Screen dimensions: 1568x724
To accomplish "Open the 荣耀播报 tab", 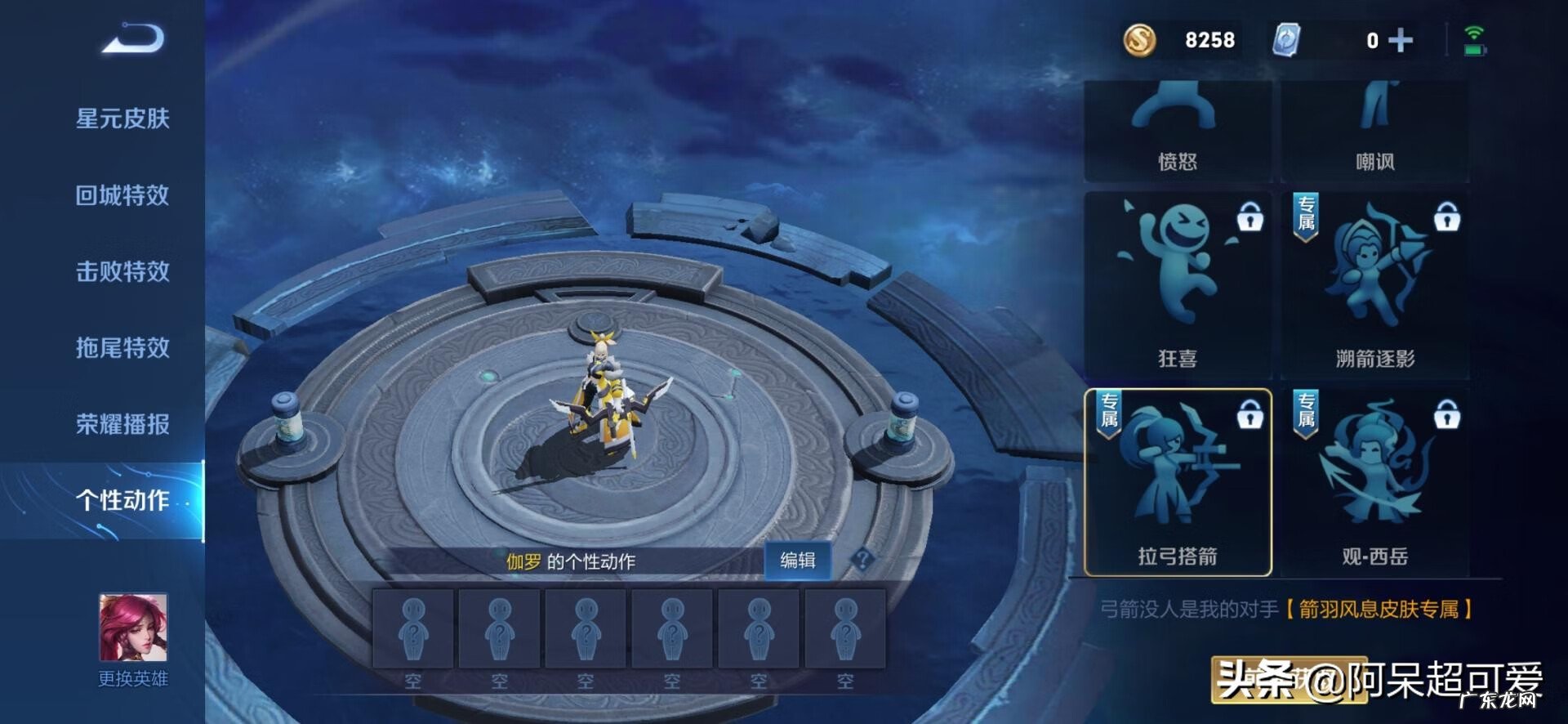I will pos(122,424).
